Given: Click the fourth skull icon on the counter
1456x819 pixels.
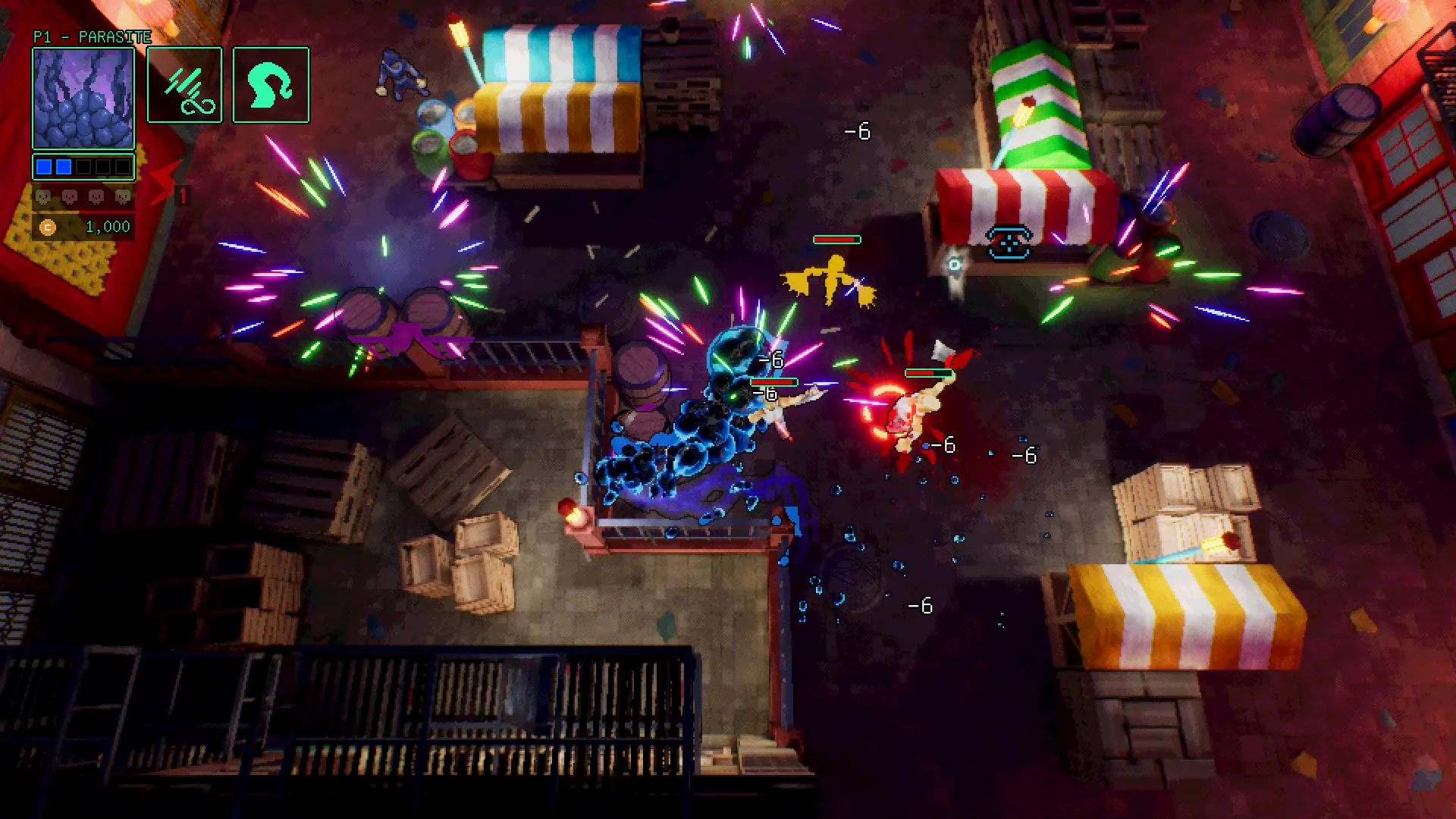Looking at the screenshot, I should 124,198.
